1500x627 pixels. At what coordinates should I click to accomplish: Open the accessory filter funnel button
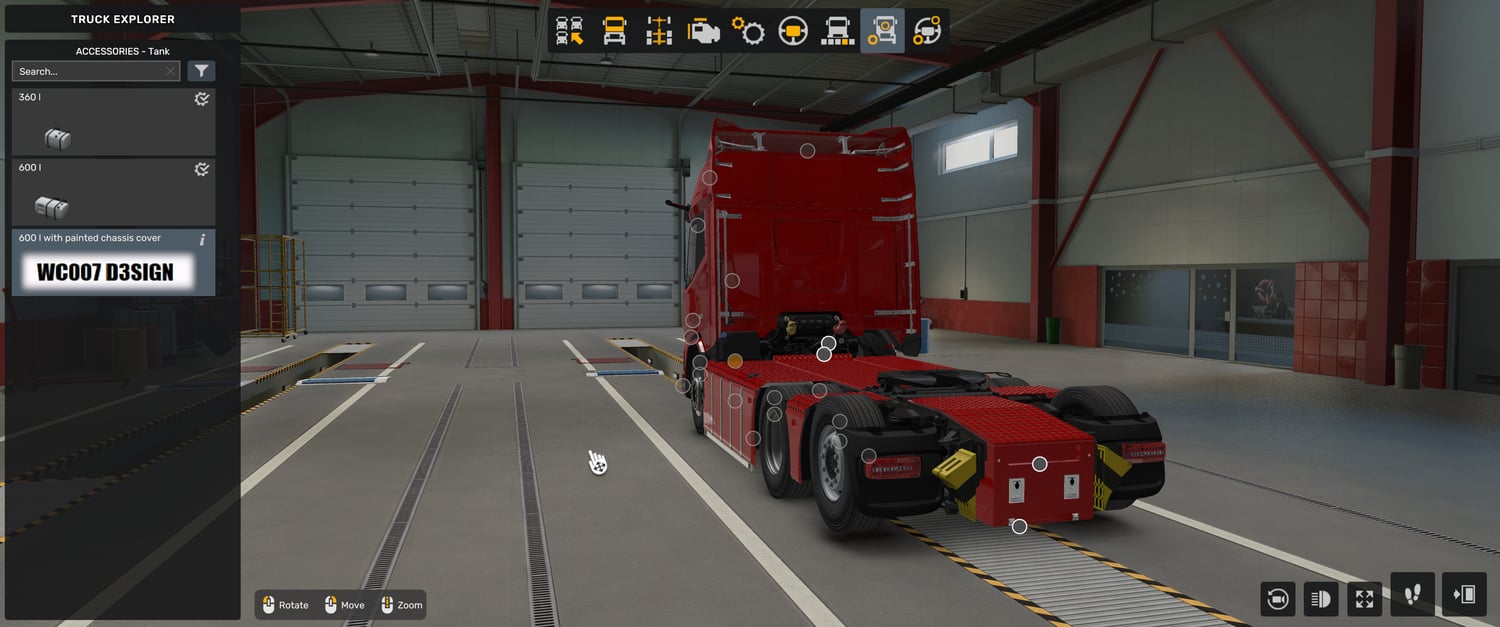point(201,71)
